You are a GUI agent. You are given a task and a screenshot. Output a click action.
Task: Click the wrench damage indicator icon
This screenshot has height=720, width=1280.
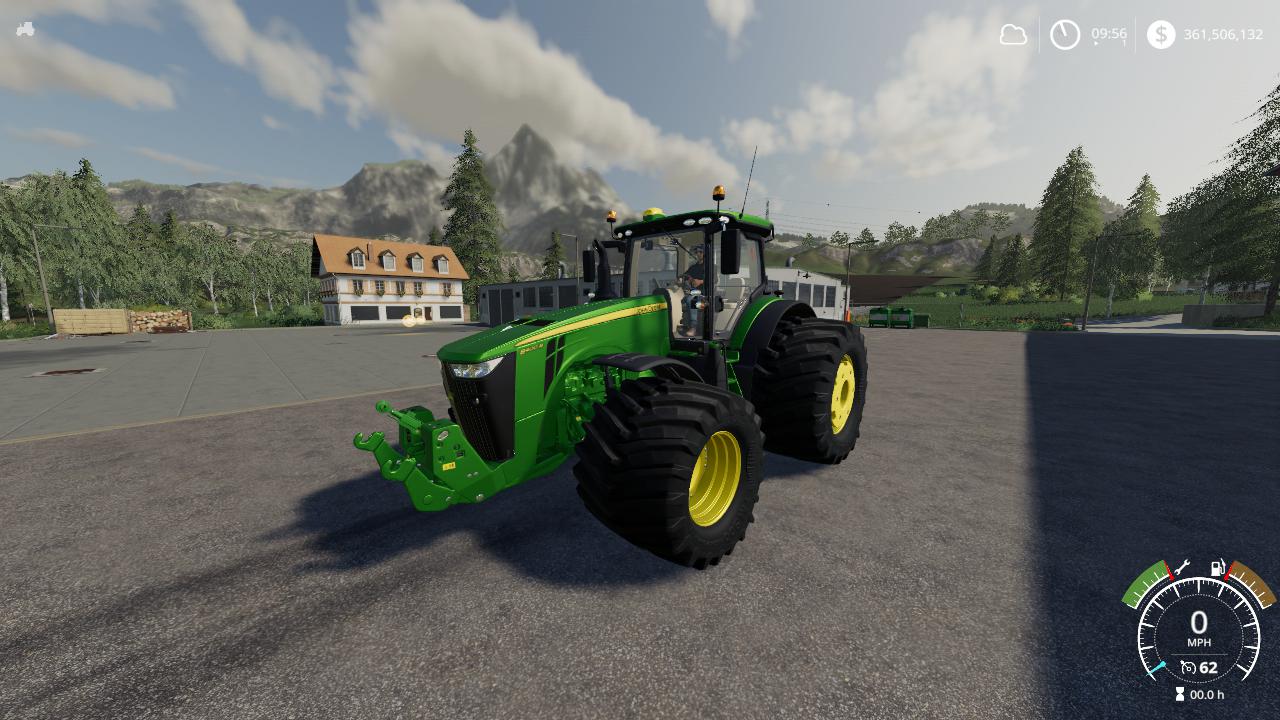point(1181,567)
